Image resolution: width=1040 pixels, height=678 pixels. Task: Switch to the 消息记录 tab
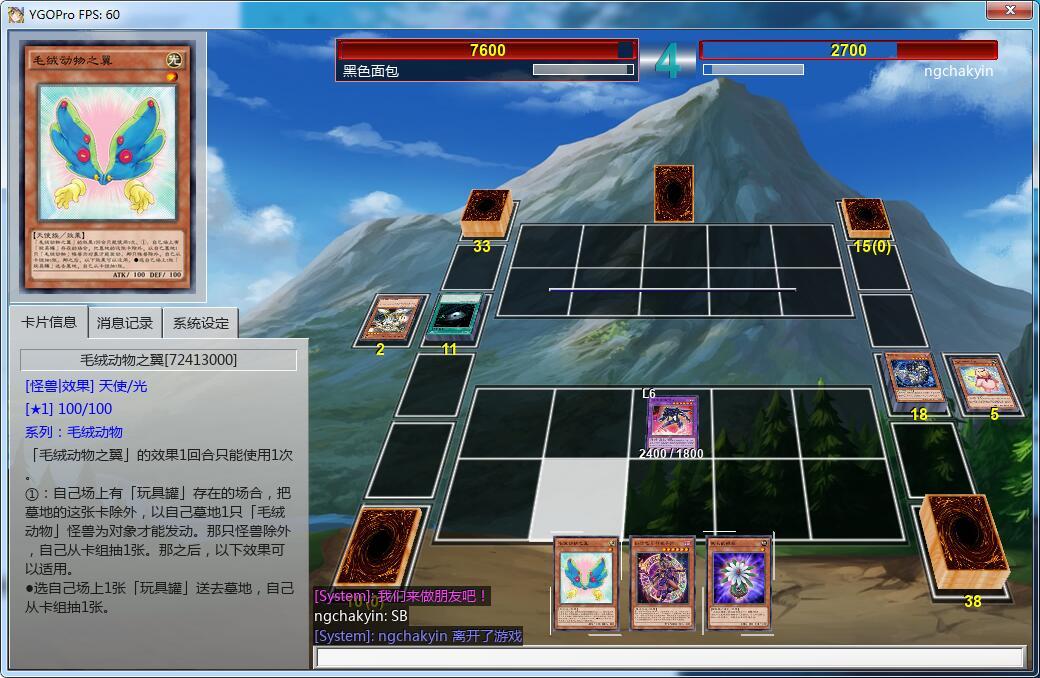click(x=125, y=323)
